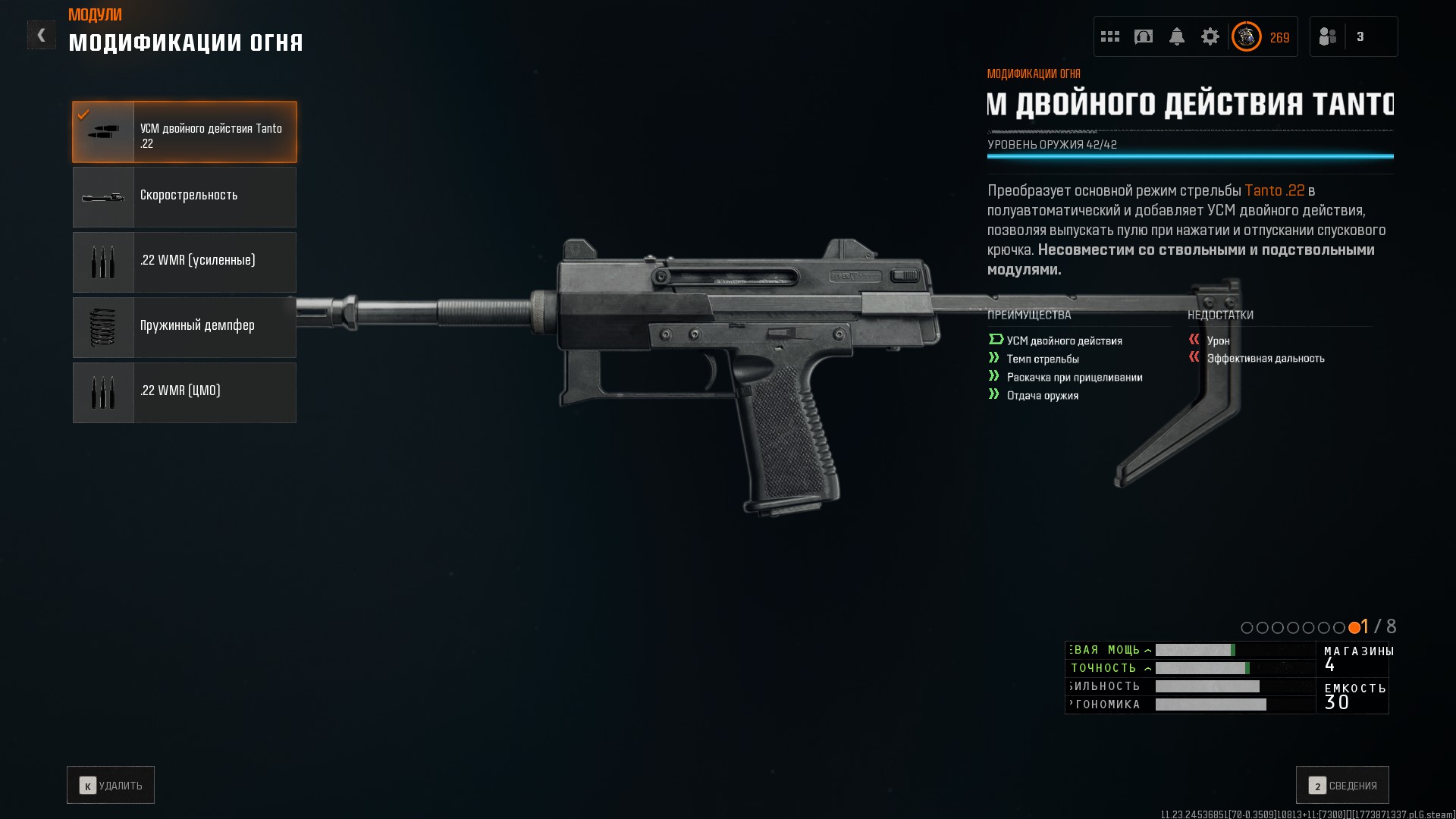Open the grid menu icon
This screenshot has height=819, width=1456.
[x=1110, y=36]
